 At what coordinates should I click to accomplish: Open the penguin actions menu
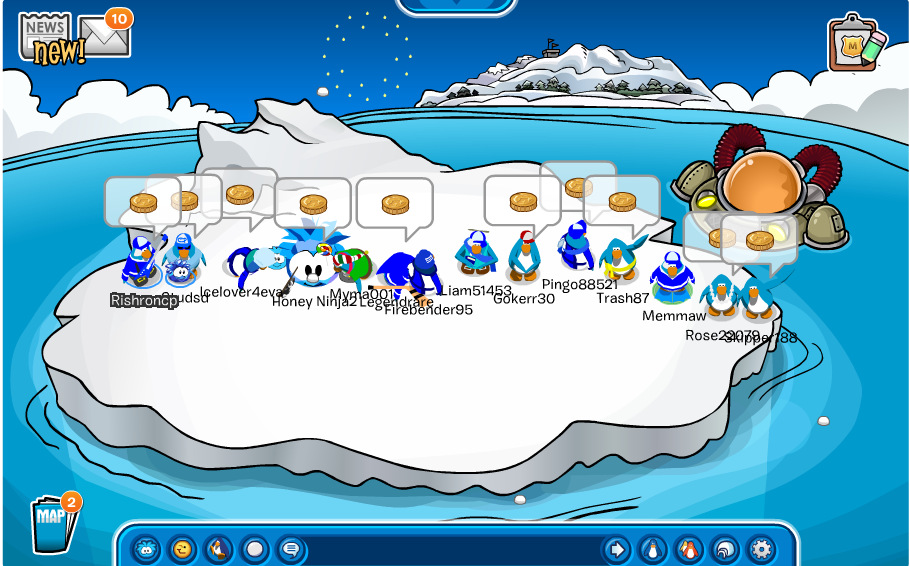[218, 549]
